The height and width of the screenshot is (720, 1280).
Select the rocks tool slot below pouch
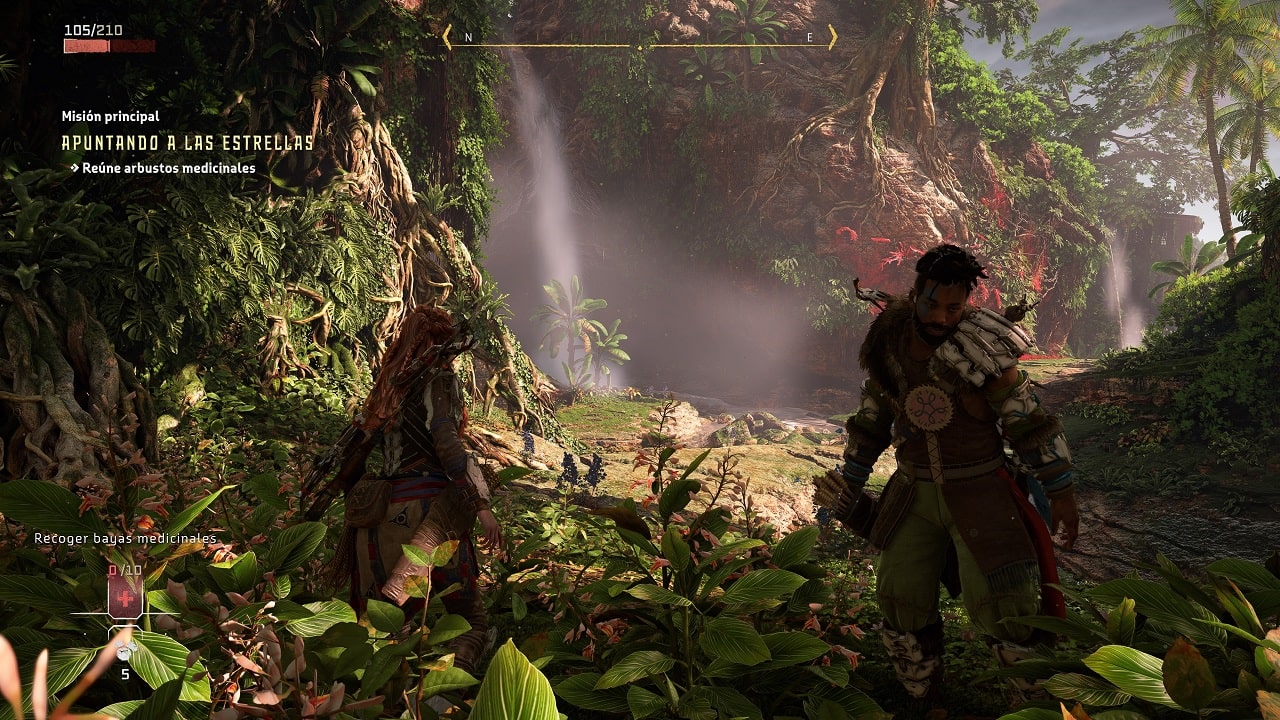tap(125, 652)
